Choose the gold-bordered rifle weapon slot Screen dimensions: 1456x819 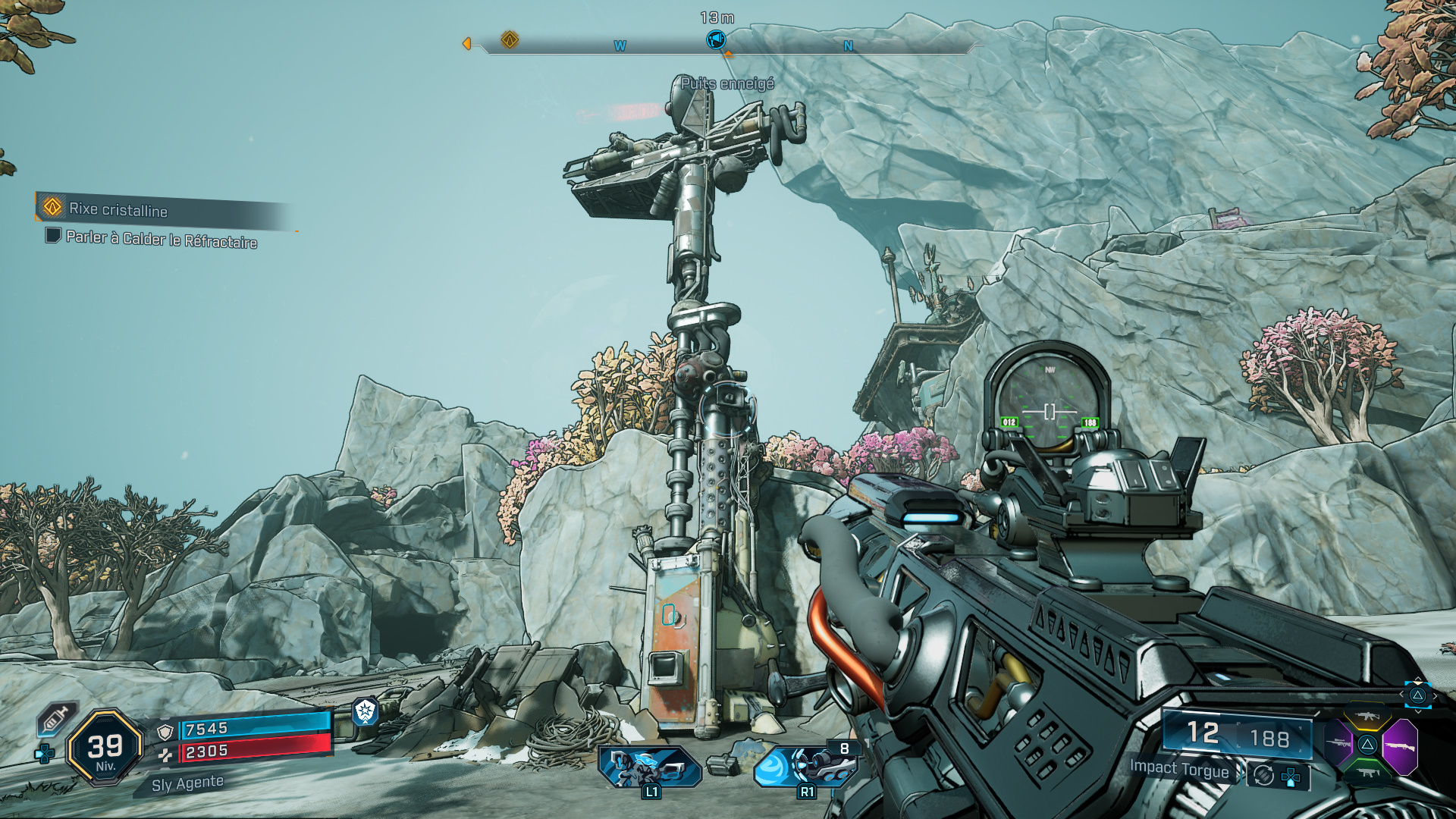[x=1367, y=717]
